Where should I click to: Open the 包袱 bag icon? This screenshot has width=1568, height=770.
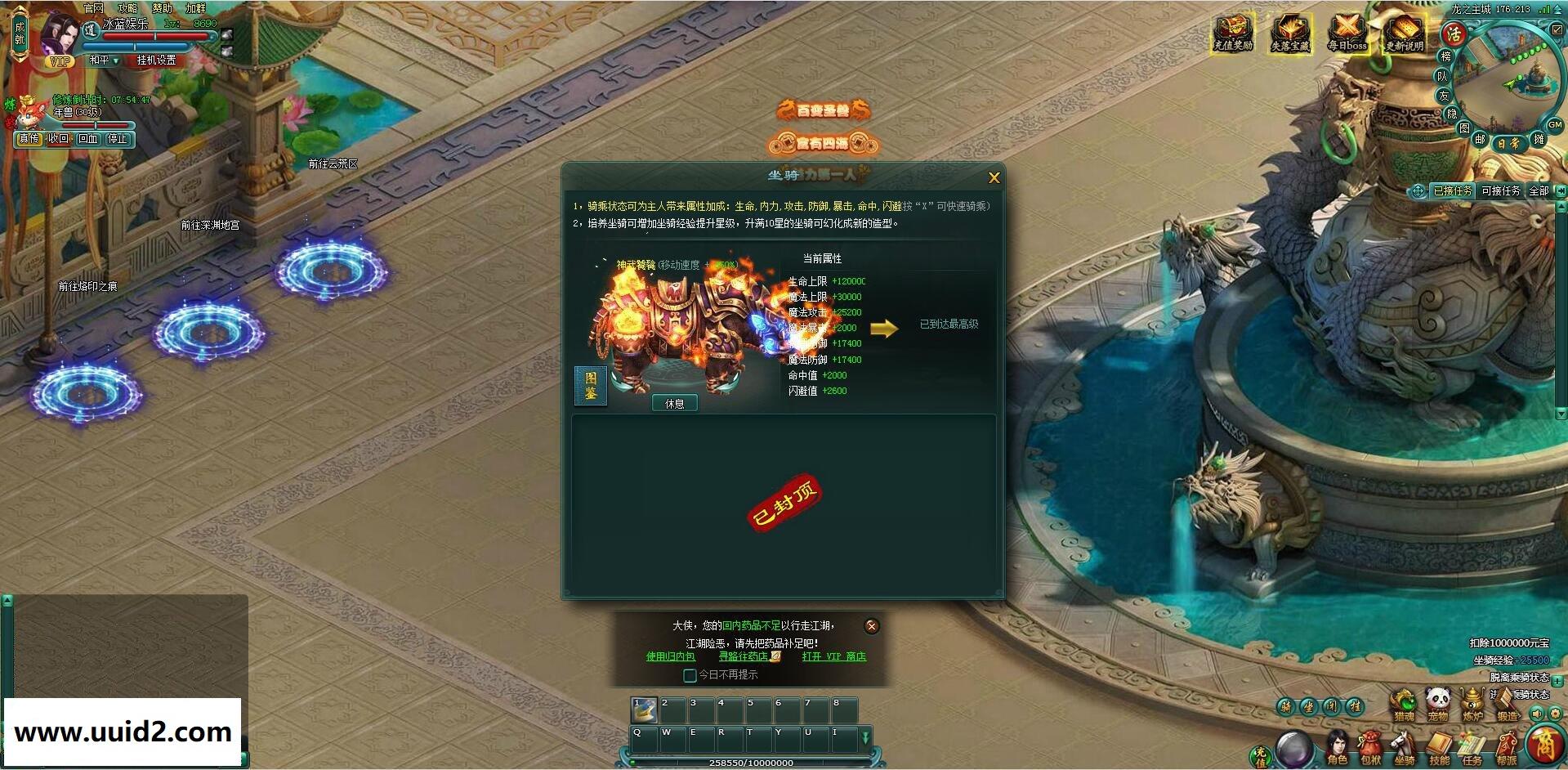[1371, 749]
